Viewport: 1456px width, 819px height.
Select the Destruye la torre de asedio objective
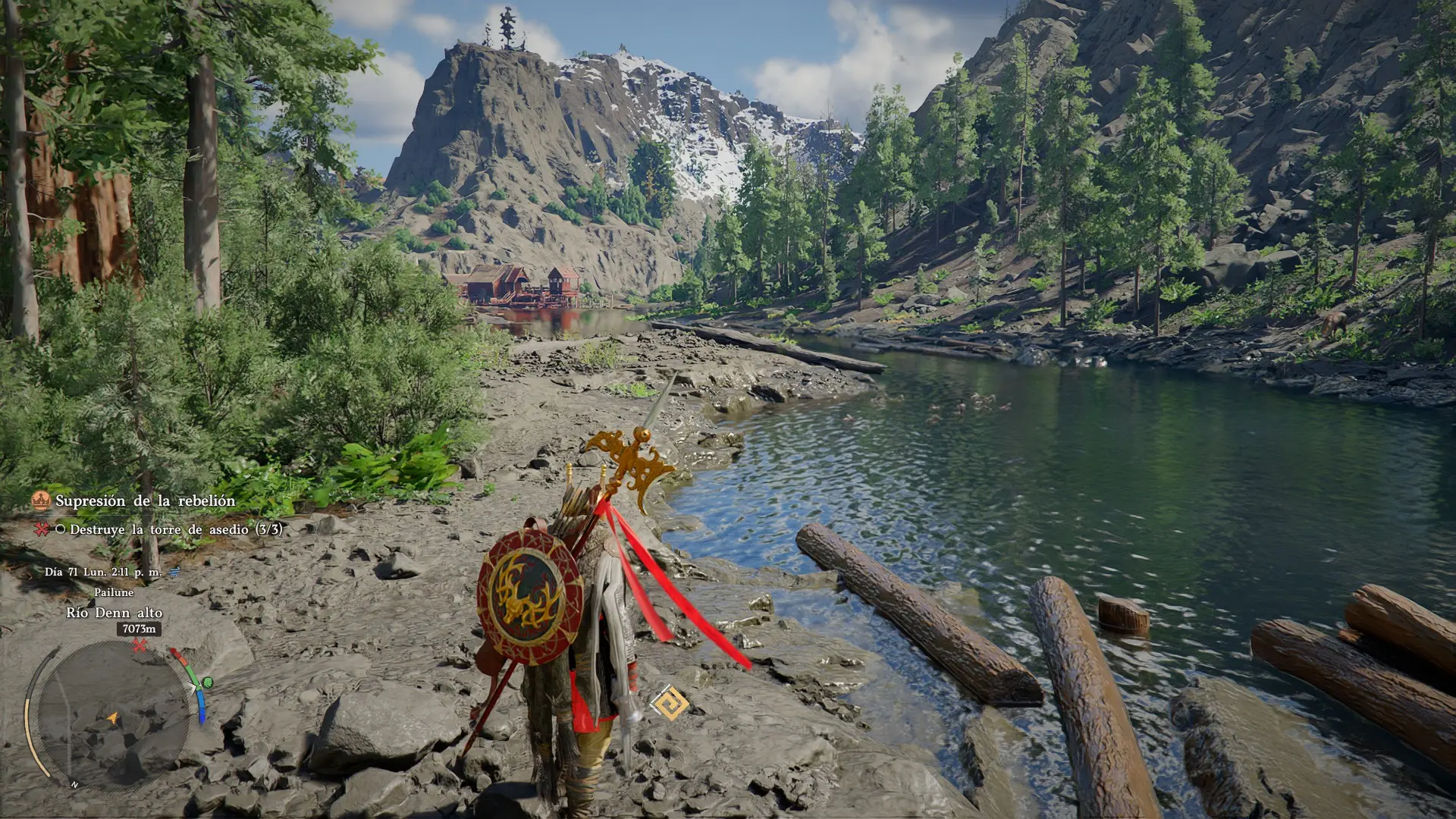coord(175,529)
